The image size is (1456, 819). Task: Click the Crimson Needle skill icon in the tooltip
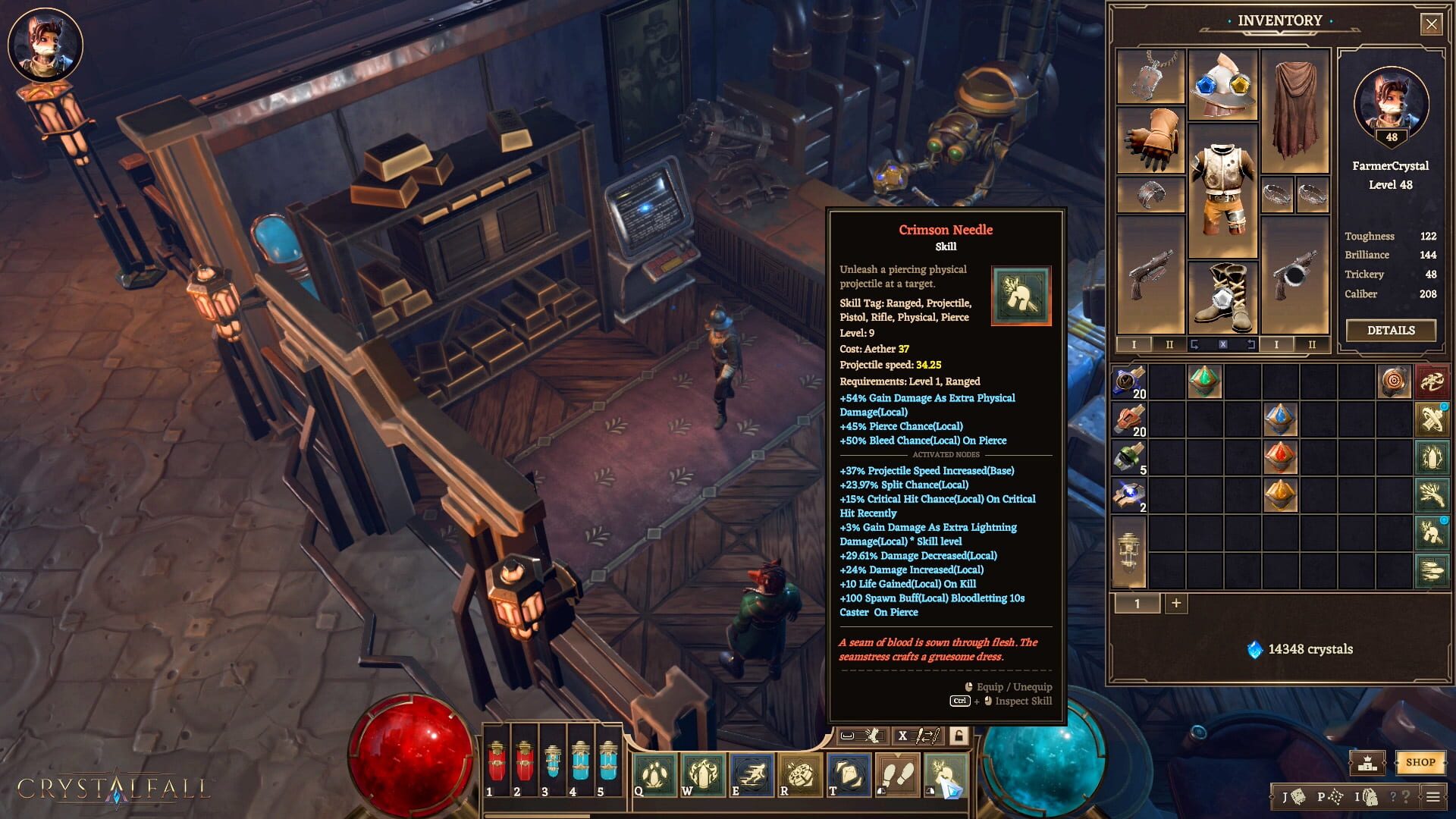pos(1021,296)
